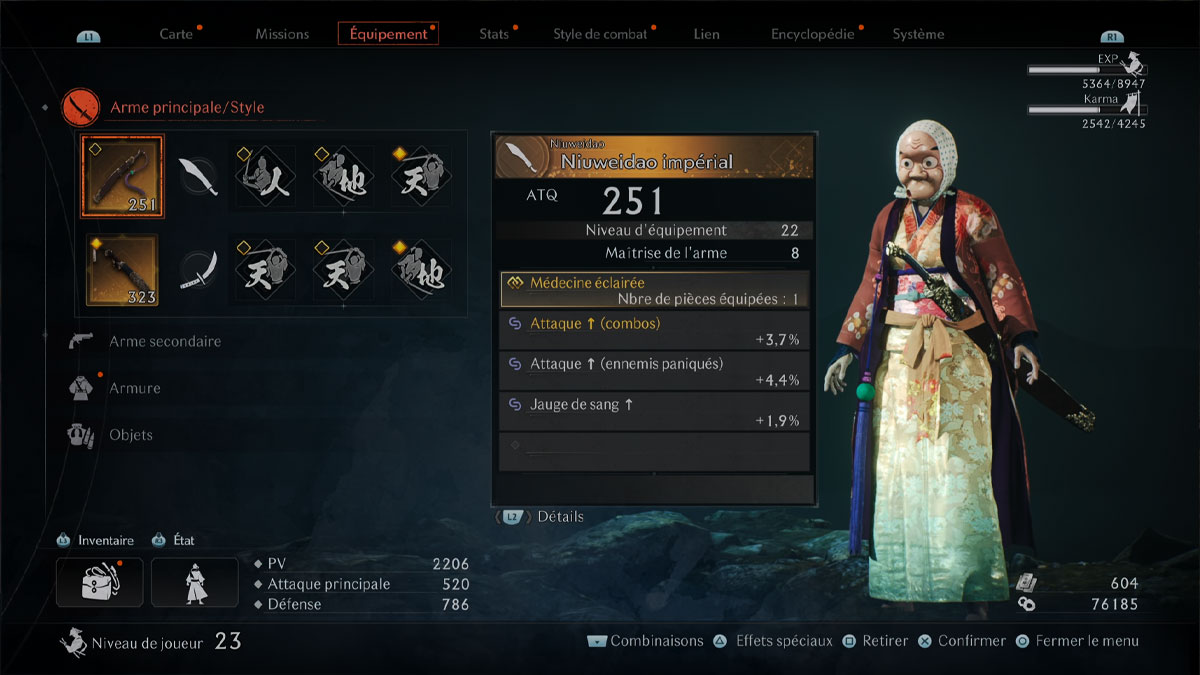Open the Style de combat tab
This screenshot has width=1200, height=675.
pos(601,34)
